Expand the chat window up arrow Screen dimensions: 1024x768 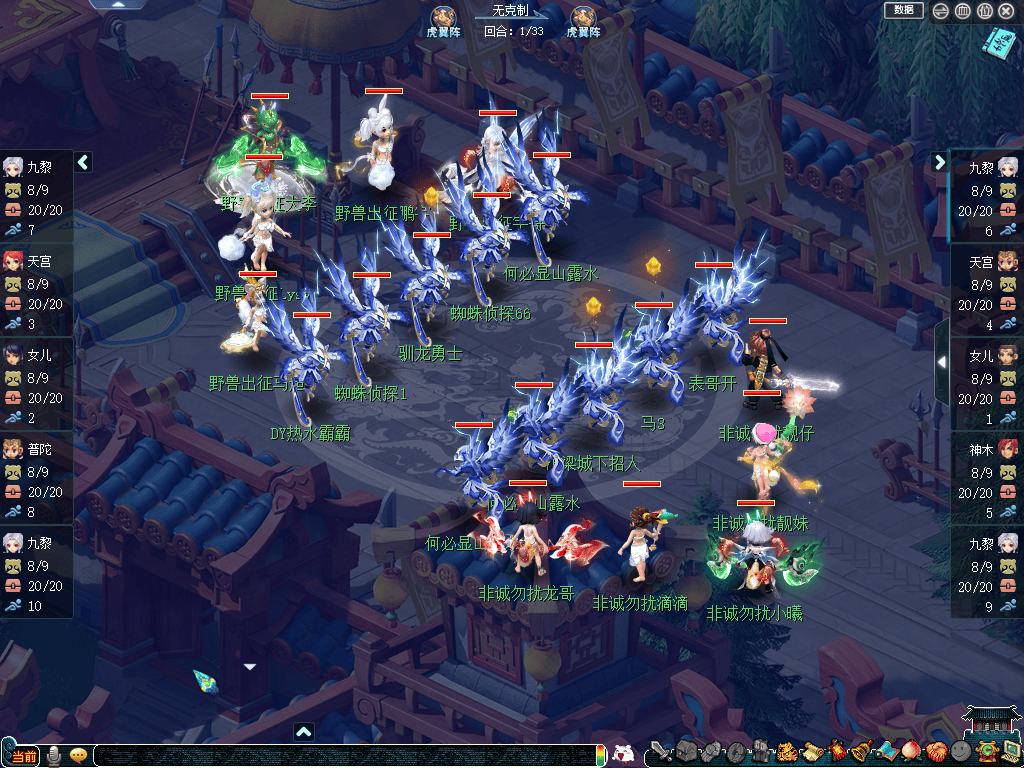click(x=304, y=731)
